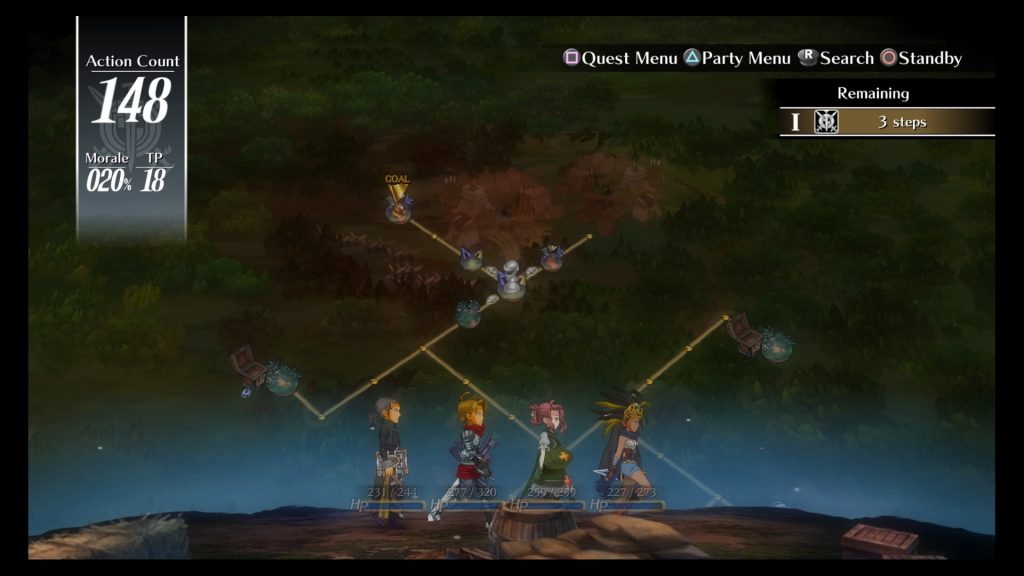Image resolution: width=1024 pixels, height=576 pixels.
Task: Select the Standby command
Action: coord(921,58)
